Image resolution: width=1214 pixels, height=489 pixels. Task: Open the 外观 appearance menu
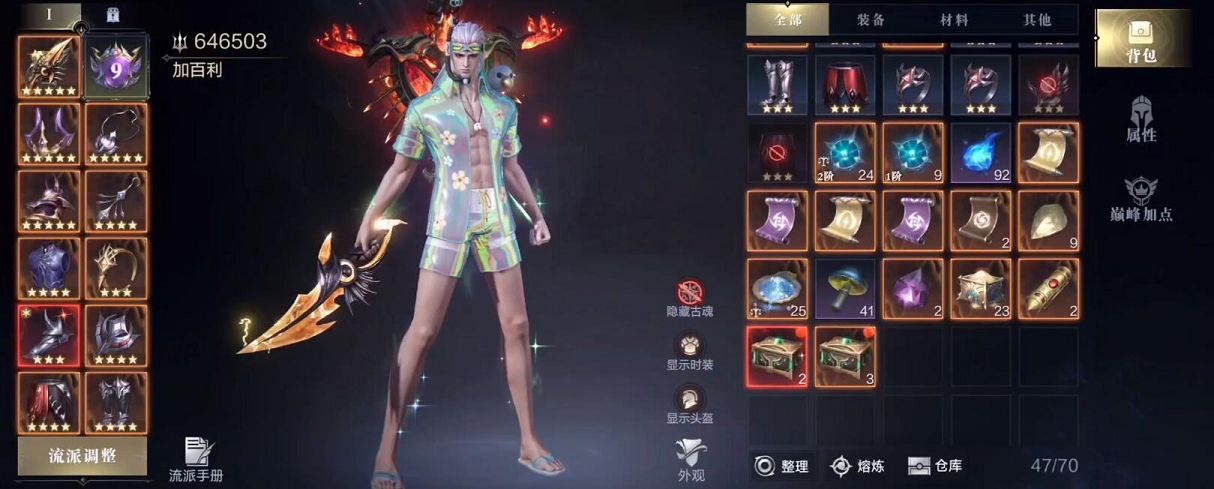point(690,458)
